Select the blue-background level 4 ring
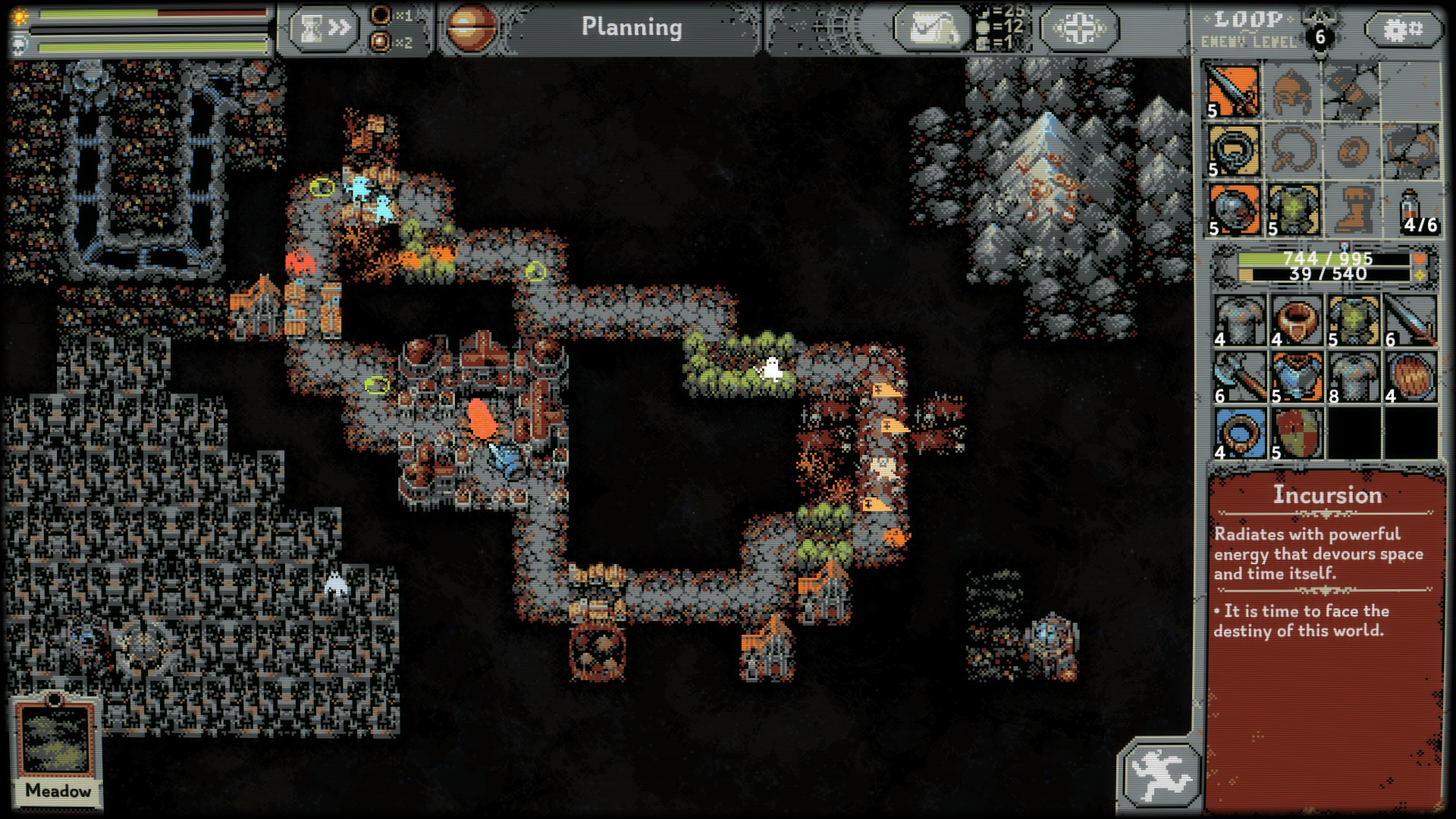Viewport: 1456px width, 819px height. click(1239, 434)
